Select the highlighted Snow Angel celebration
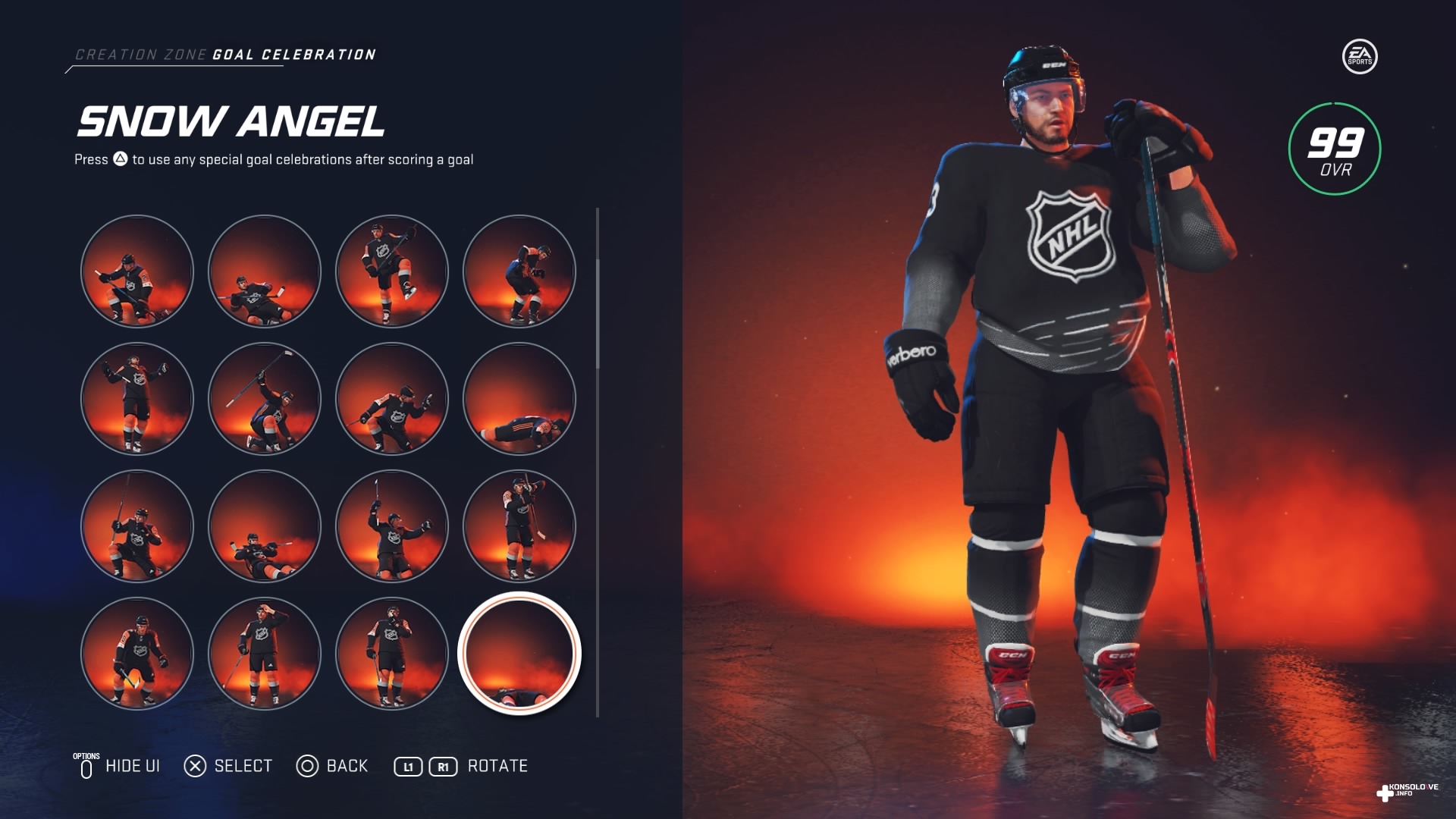 [x=519, y=654]
